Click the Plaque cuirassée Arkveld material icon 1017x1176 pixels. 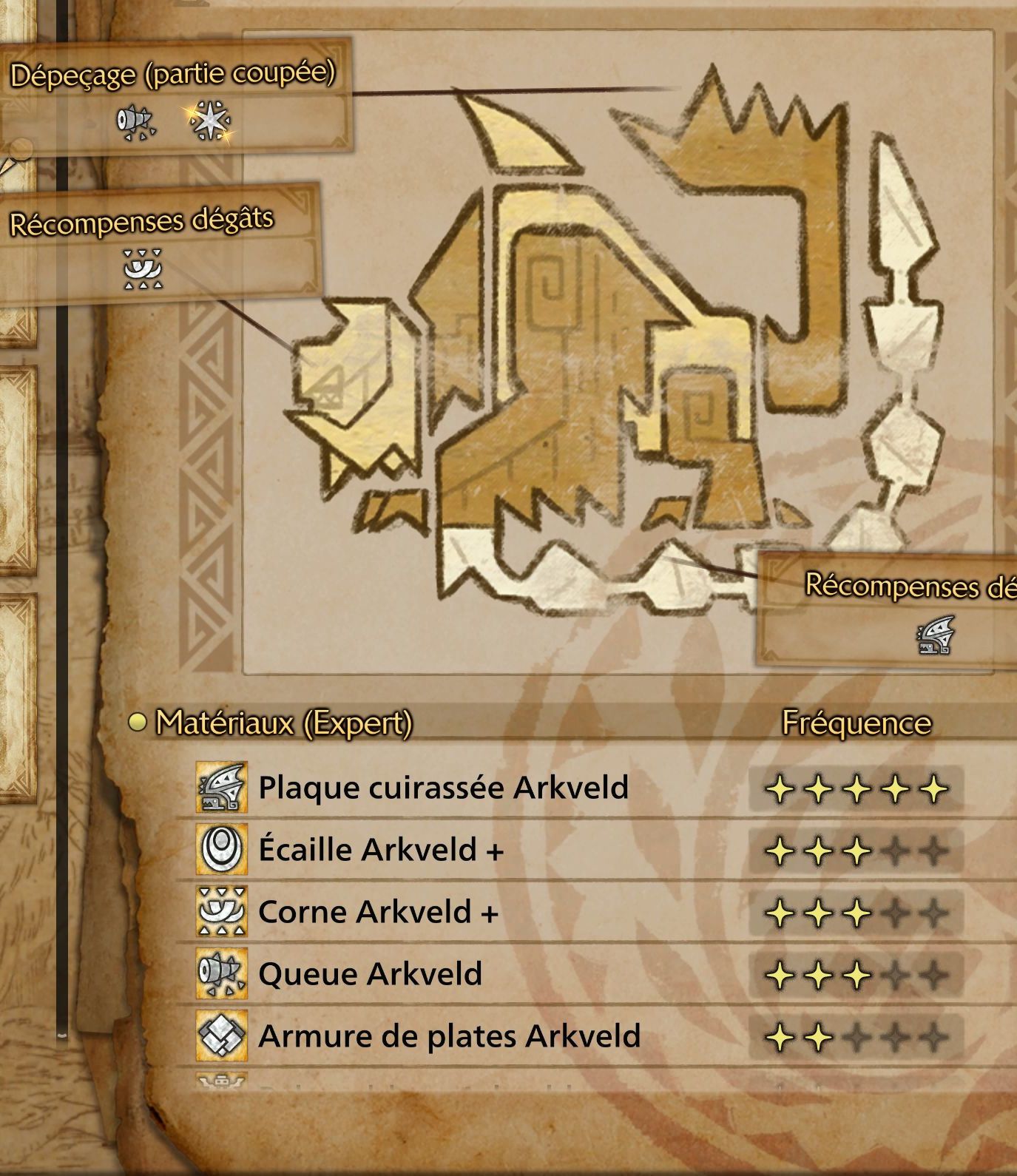[221, 788]
